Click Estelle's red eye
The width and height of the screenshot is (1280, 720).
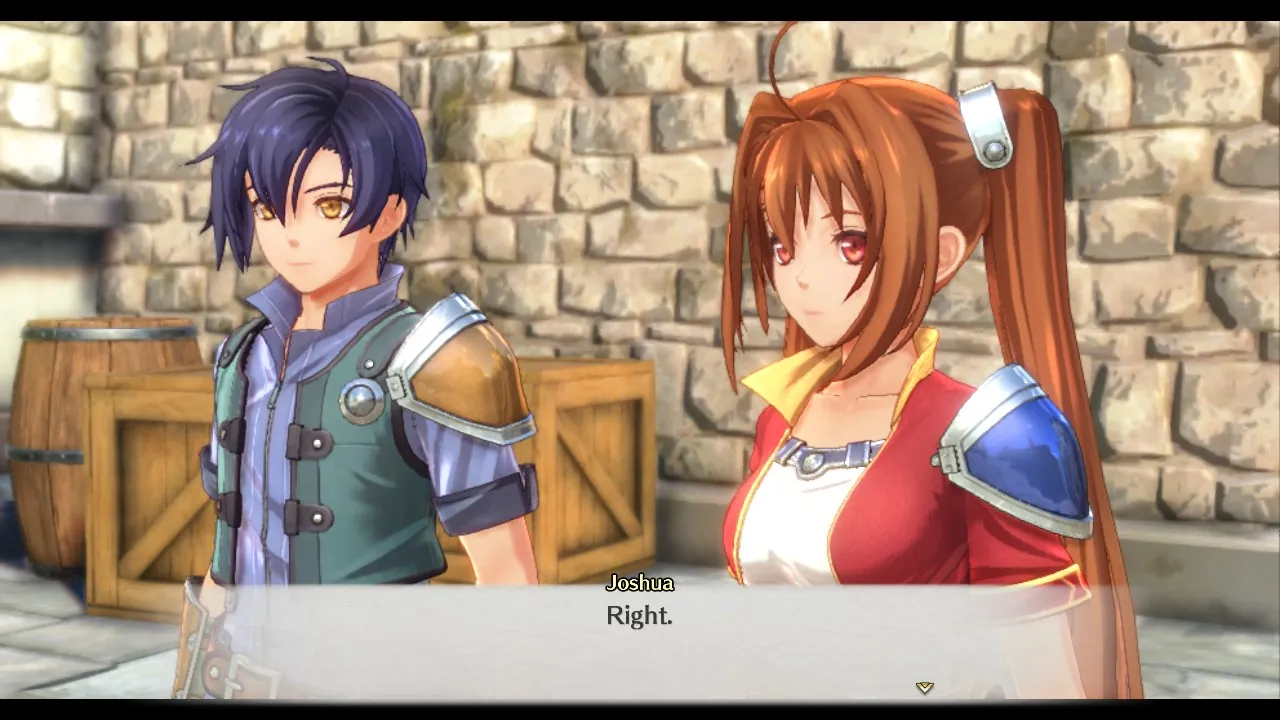click(851, 250)
